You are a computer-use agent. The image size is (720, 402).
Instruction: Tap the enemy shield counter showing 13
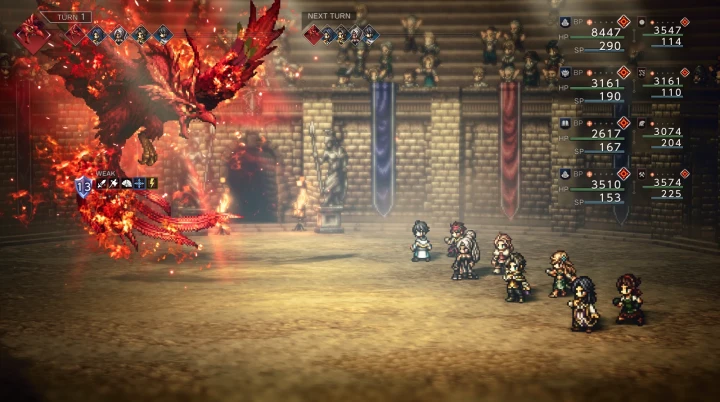[x=83, y=185]
